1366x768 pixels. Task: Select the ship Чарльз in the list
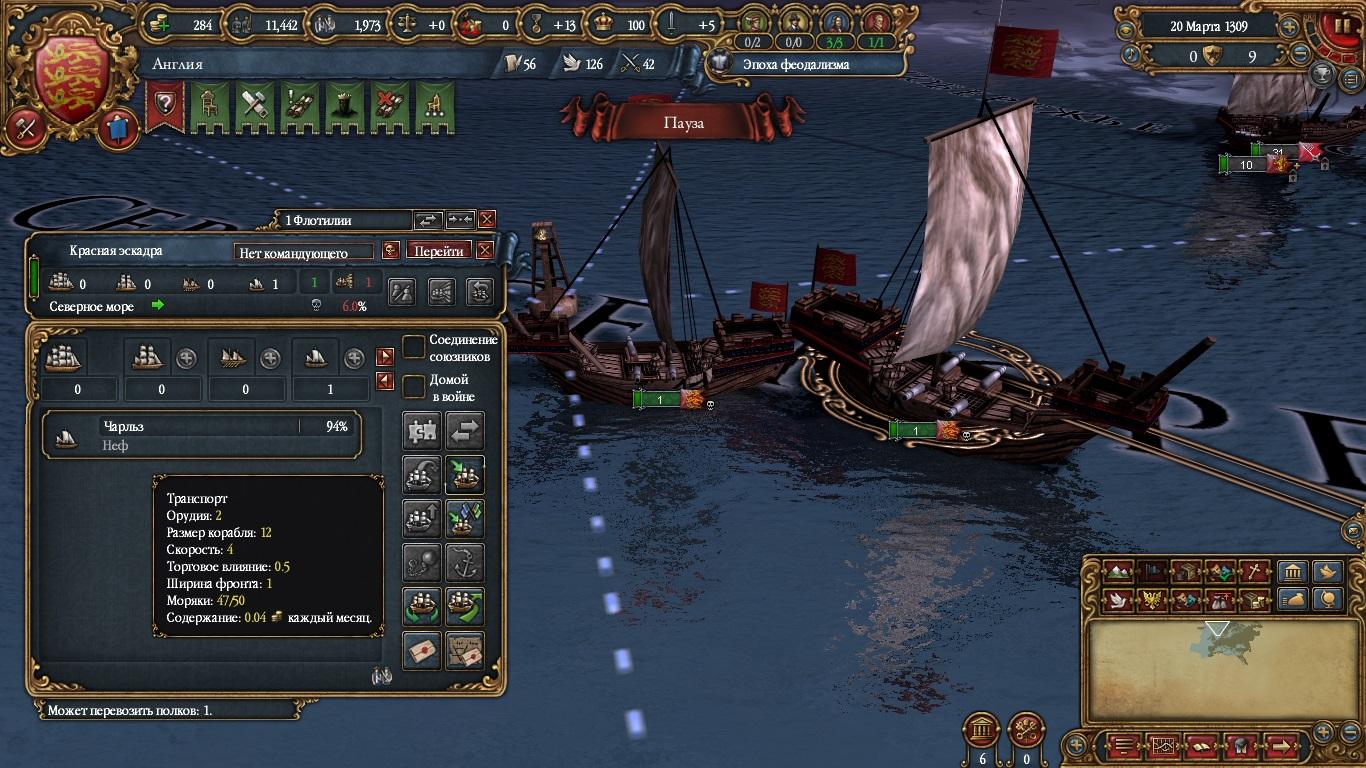pyautogui.click(x=202, y=434)
